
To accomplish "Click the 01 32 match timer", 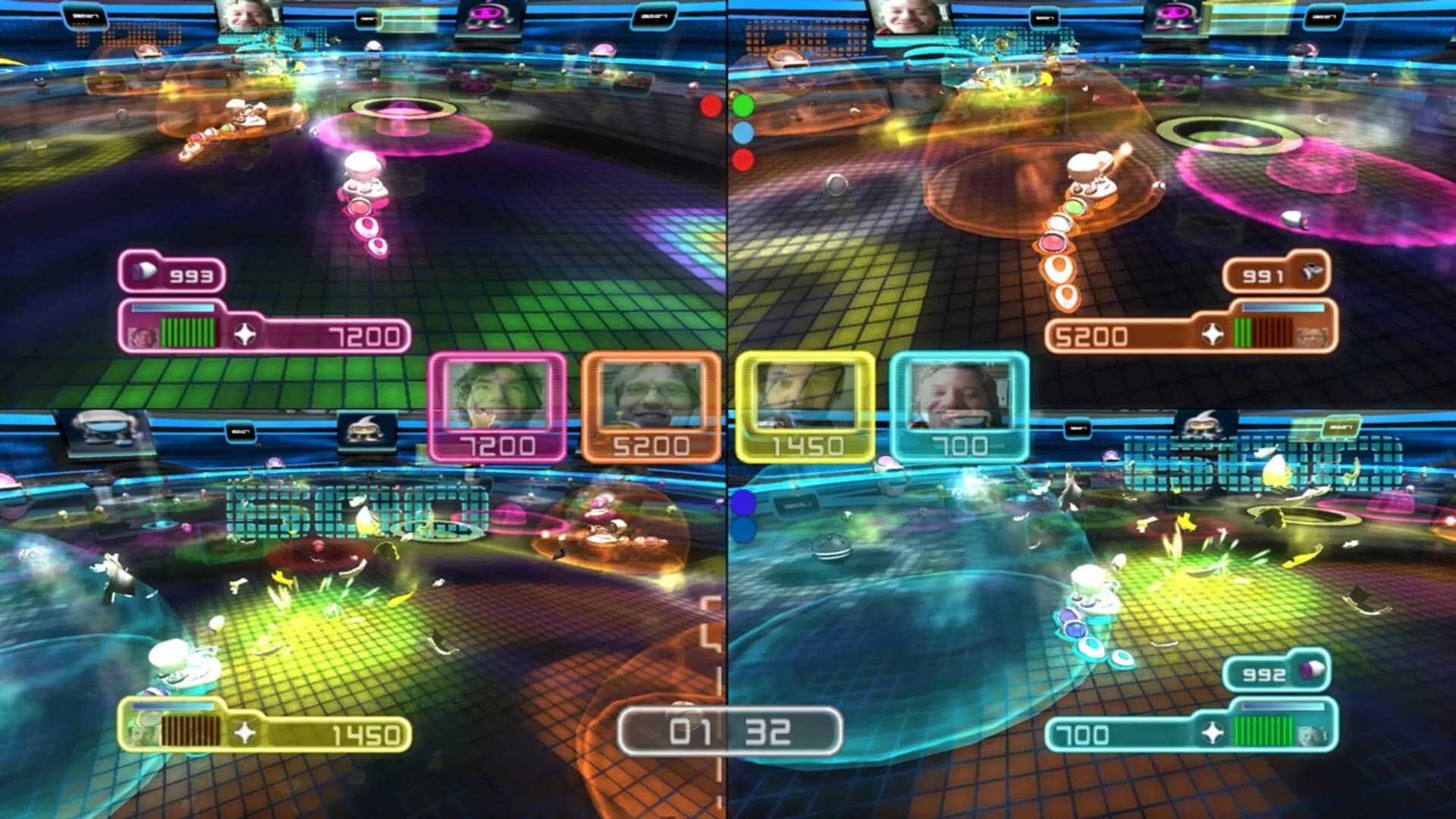I will 732,732.
